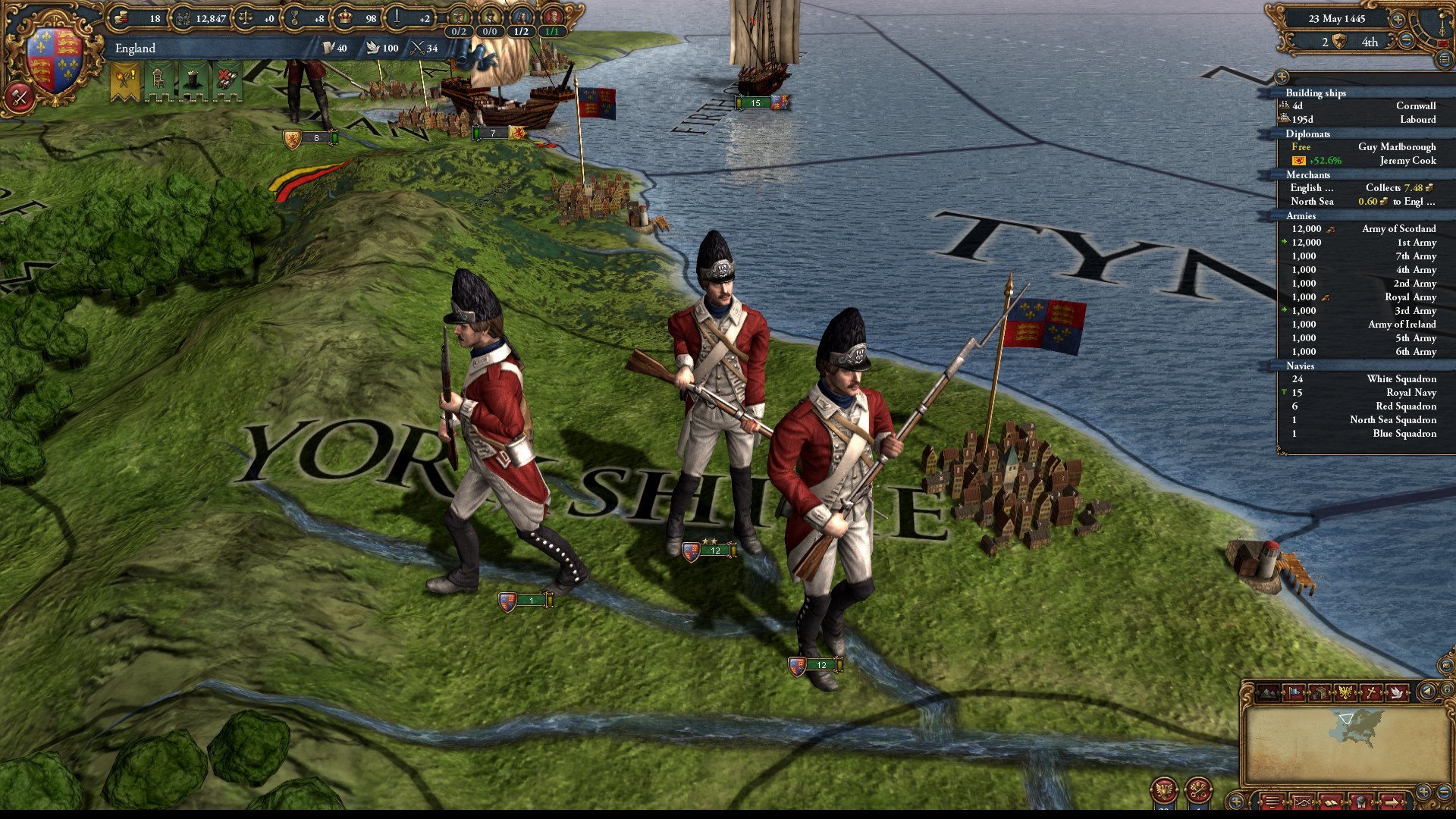Zoom in the map with the minimap plus button
1456x819 pixels.
pos(1423,792)
